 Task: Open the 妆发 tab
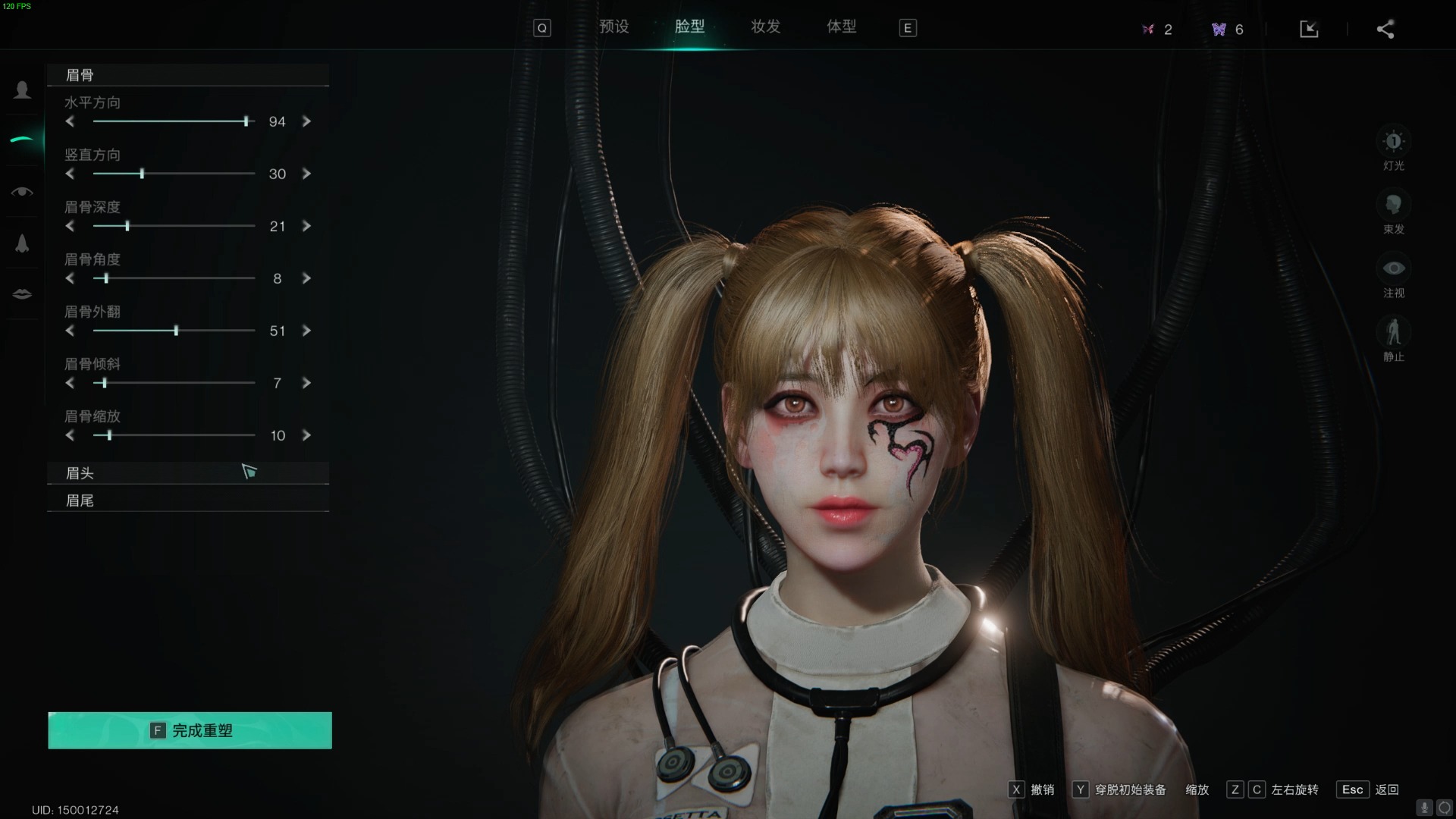coord(765,27)
